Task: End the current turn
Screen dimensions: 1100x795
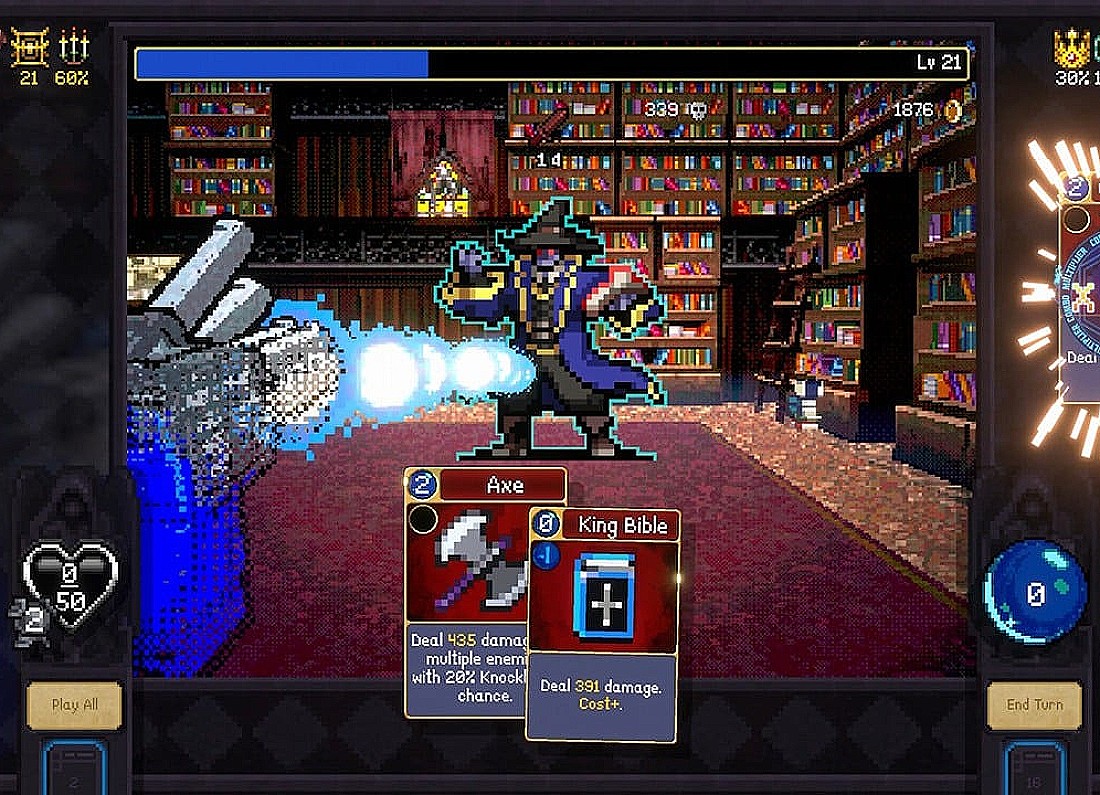Action: (x=1034, y=704)
